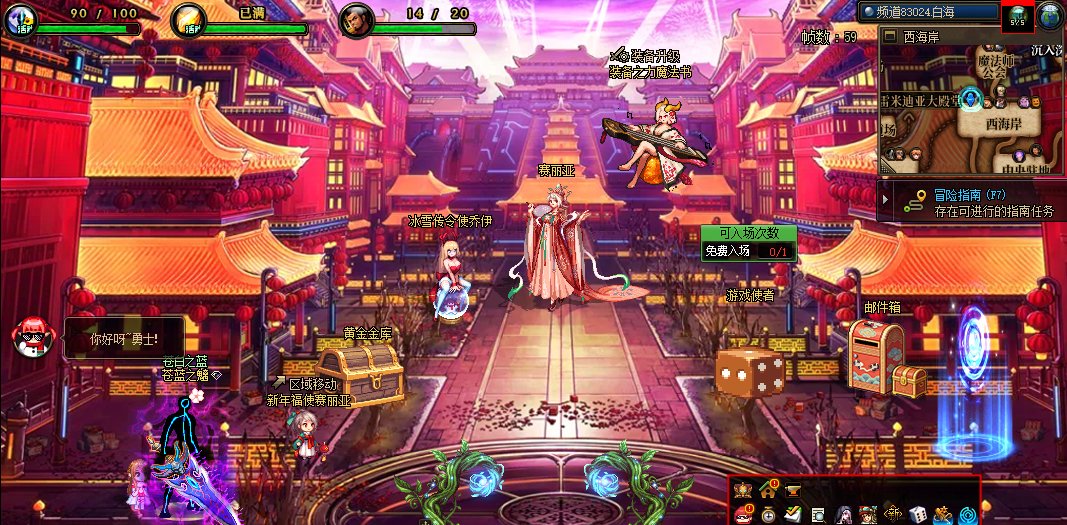Click the red helmet chat mascot
The image size is (1067, 525).
pyautogui.click(x=30, y=339)
